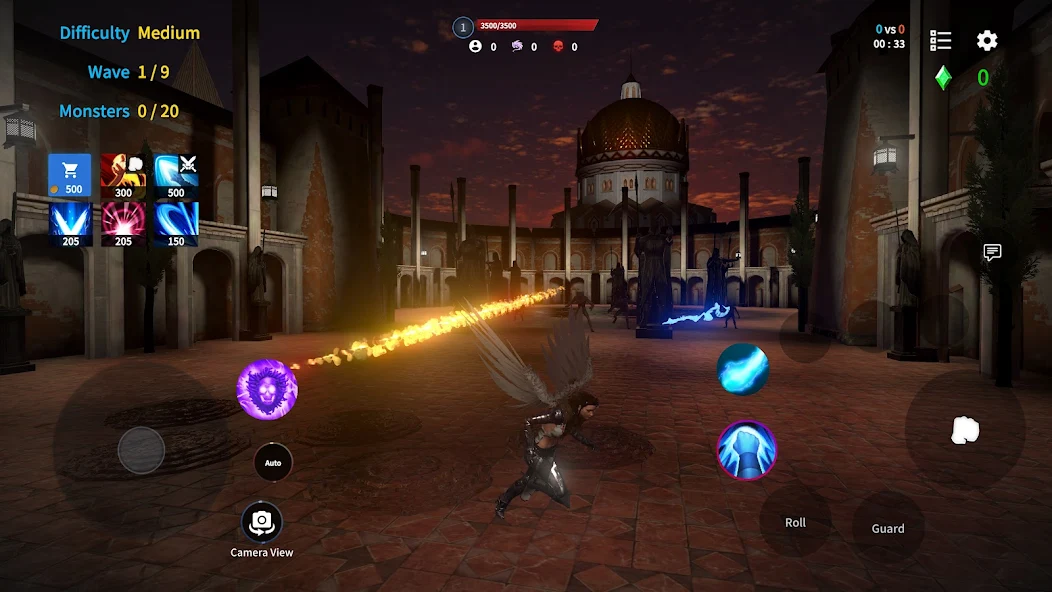
Task: Perform a Roll
Action: (x=795, y=522)
